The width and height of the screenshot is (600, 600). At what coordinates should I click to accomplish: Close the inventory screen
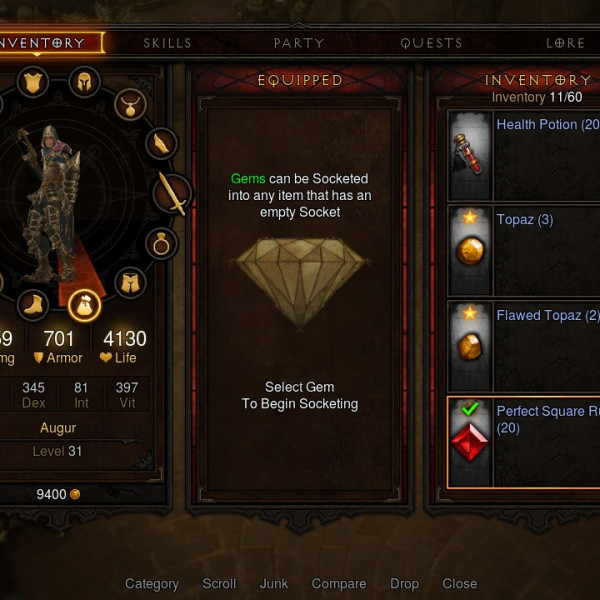(x=460, y=584)
